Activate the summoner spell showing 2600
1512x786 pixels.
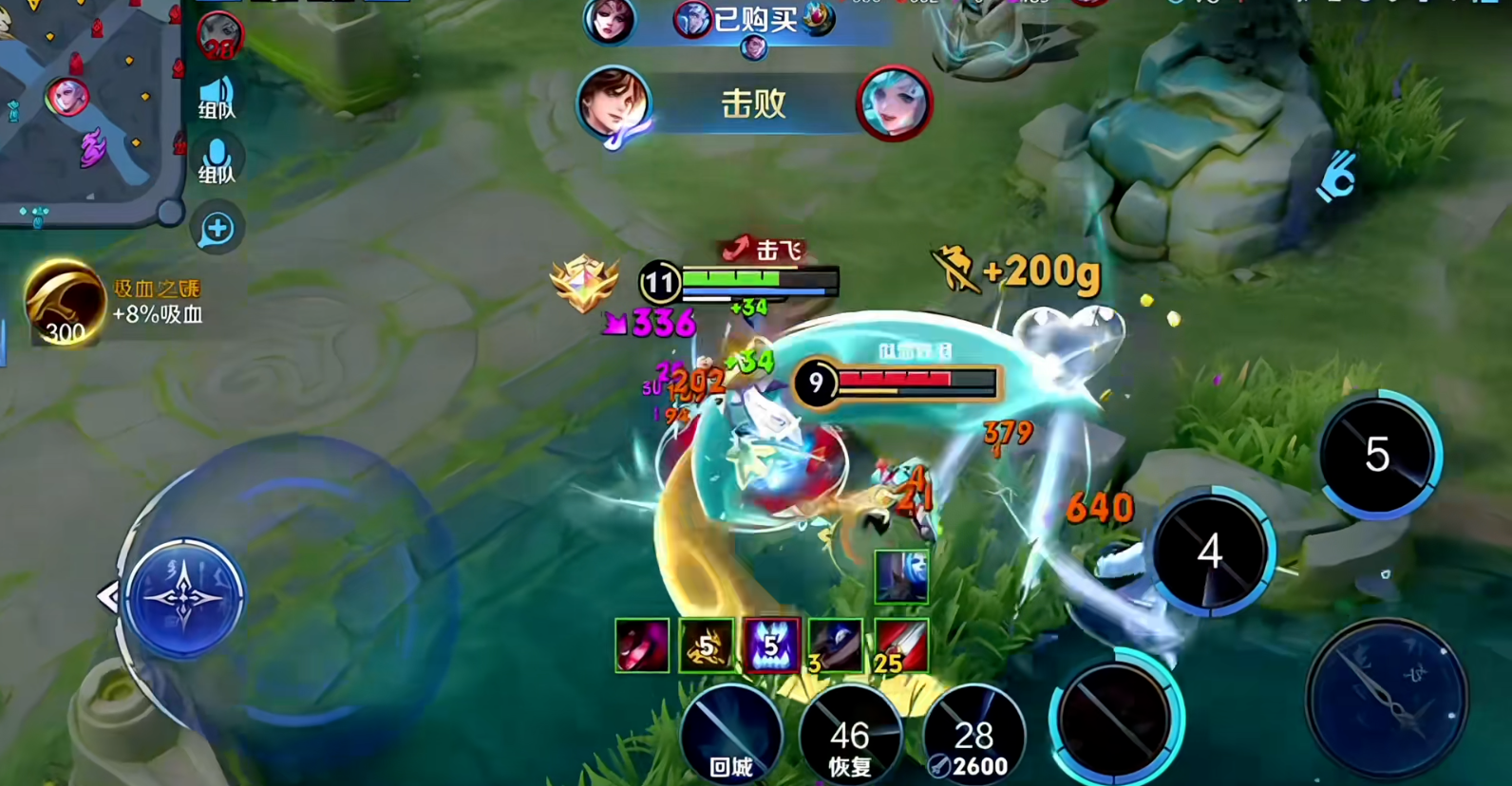[973, 736]
